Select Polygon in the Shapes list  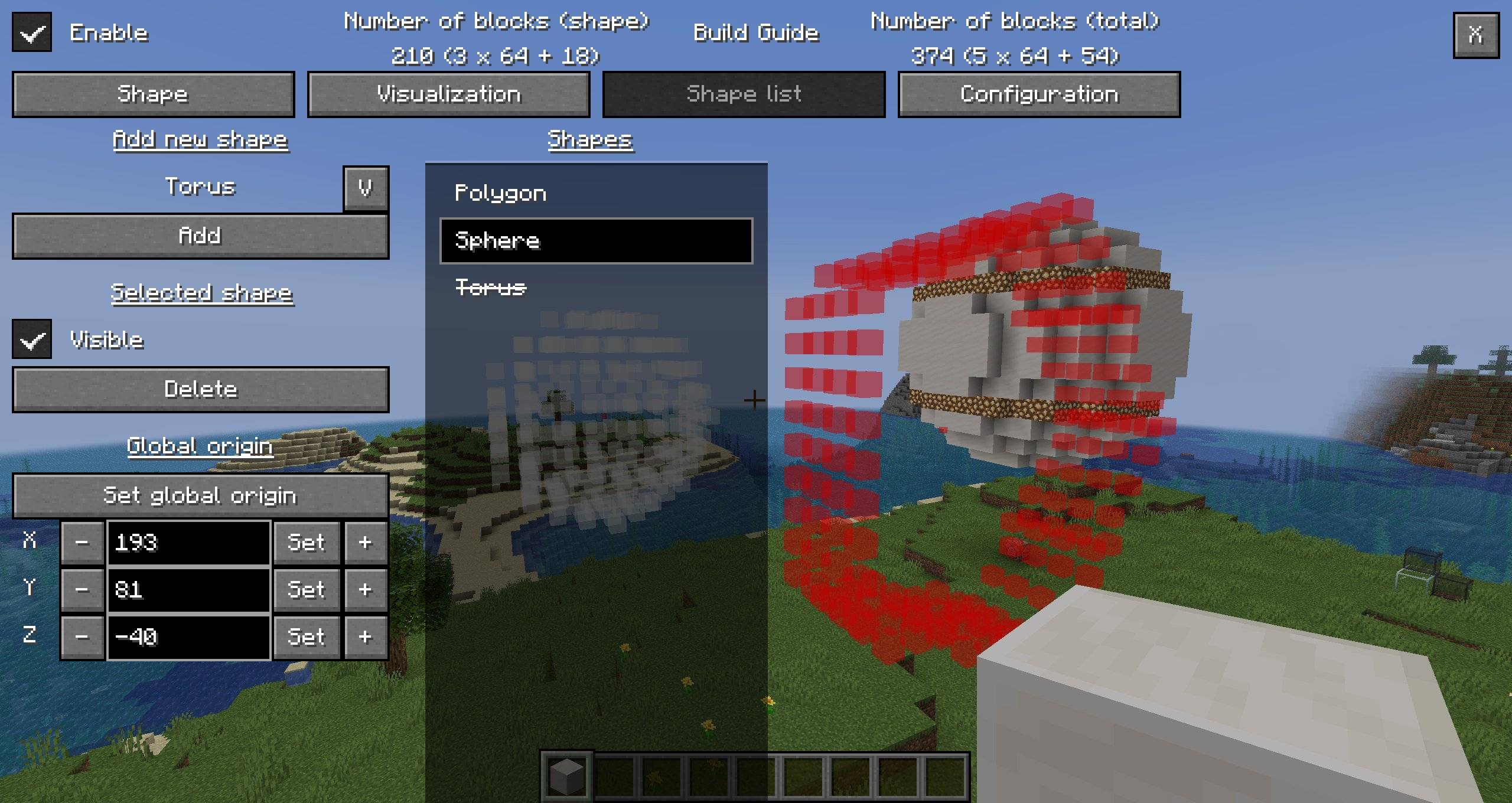point(501,193)
